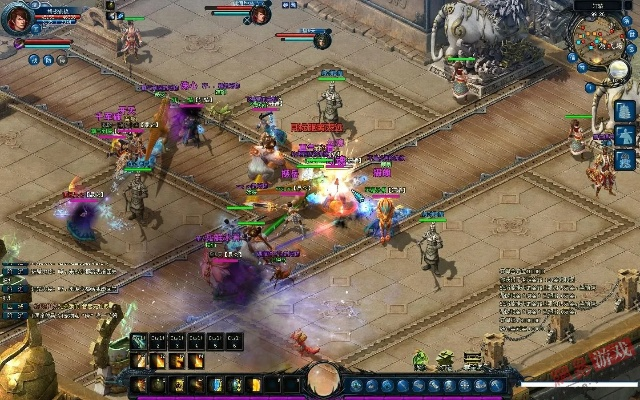Click the first small round button under player portrait
This screenshot has height=400, width=640.
click(33, 60)
